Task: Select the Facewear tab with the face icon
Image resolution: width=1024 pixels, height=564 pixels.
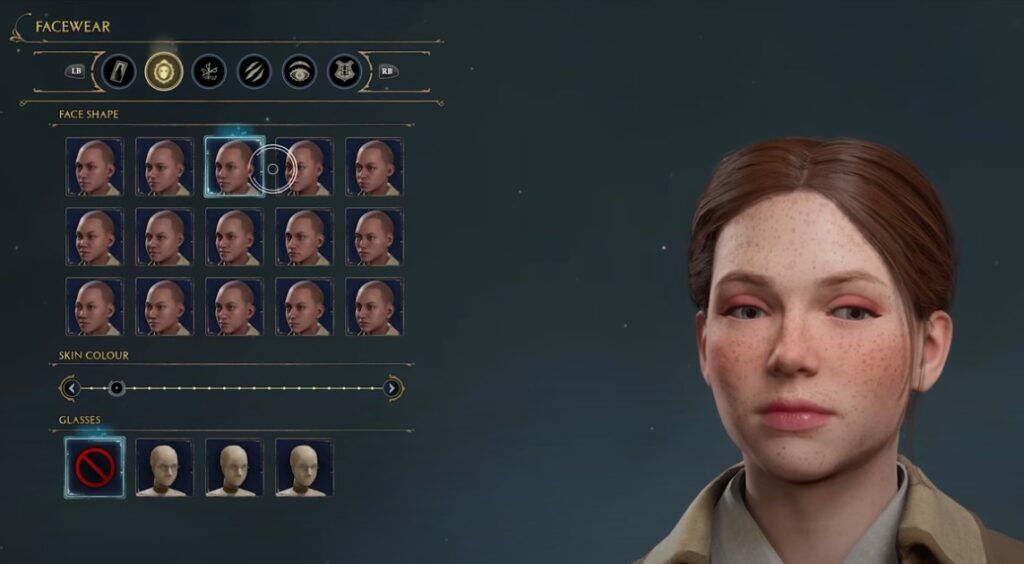Action: coord(164,71)
